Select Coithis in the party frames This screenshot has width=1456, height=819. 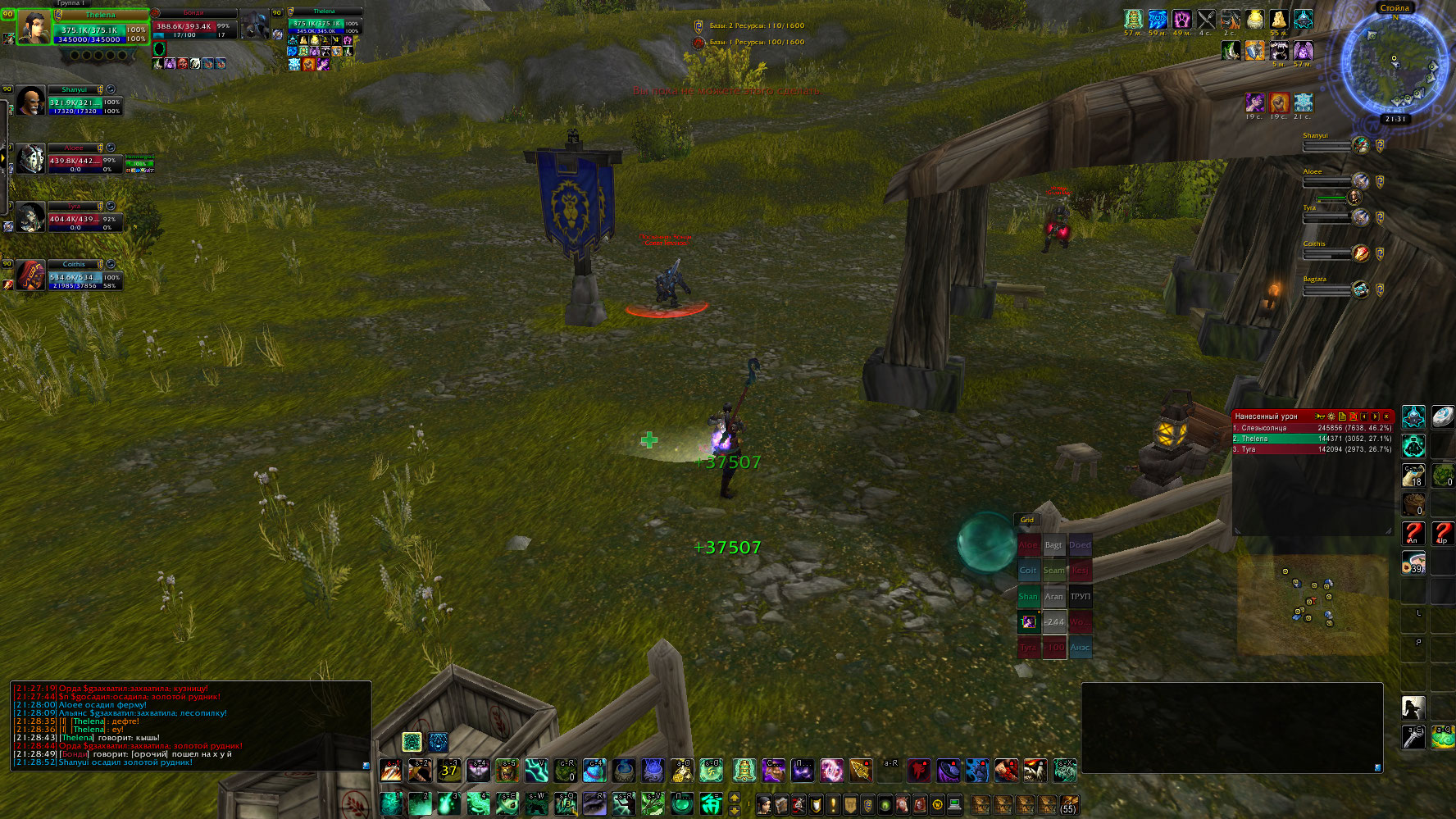pos(31,276)
